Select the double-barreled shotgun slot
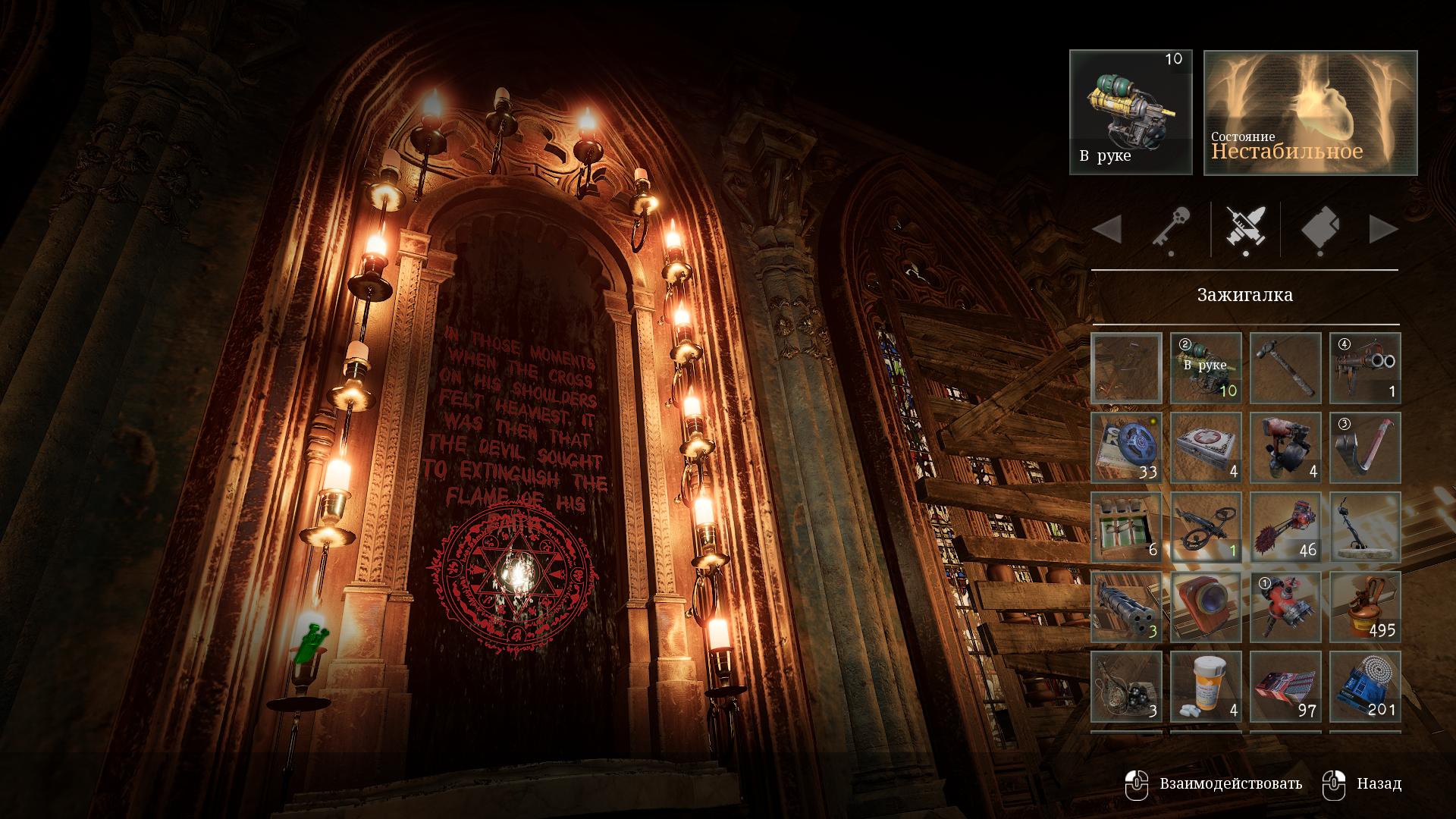This screenshot has height=819, width=1456. point(1365,368)
